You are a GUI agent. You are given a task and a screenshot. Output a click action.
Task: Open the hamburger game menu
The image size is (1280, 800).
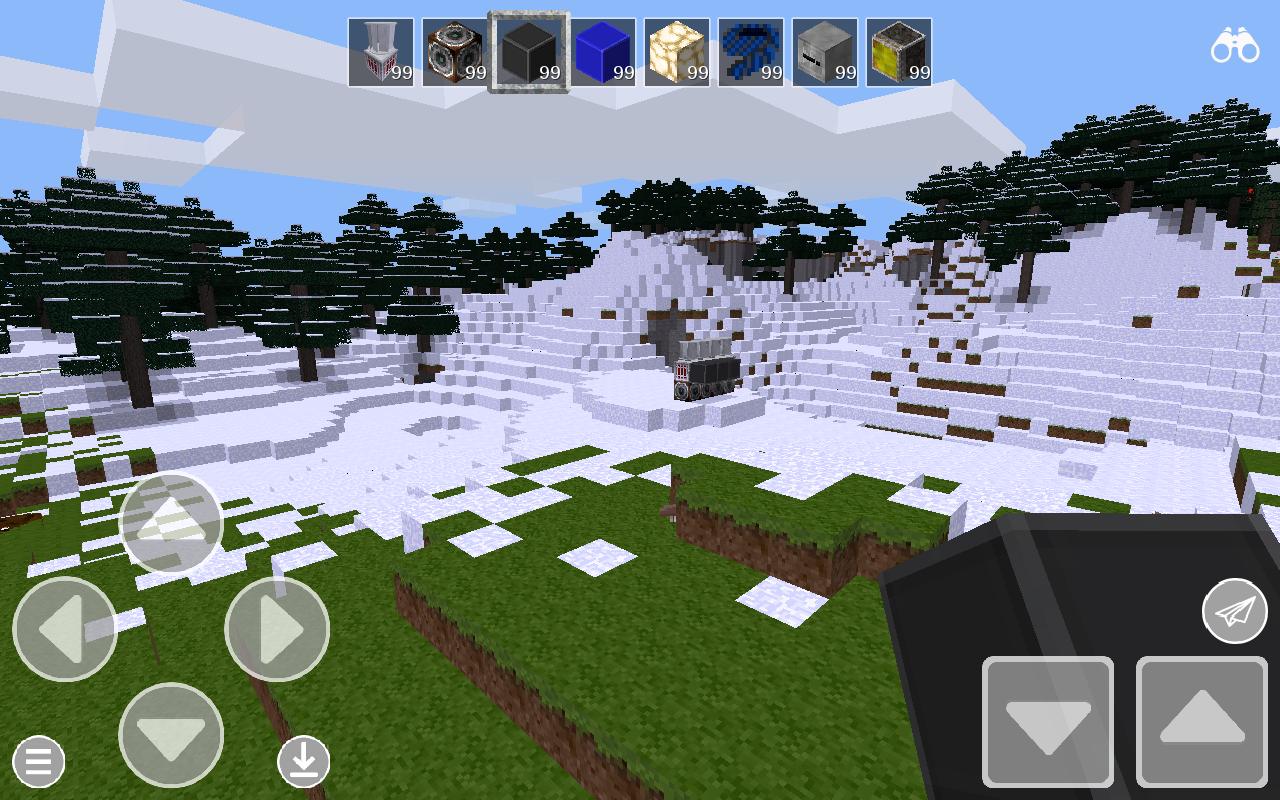(x=38, y=762)
